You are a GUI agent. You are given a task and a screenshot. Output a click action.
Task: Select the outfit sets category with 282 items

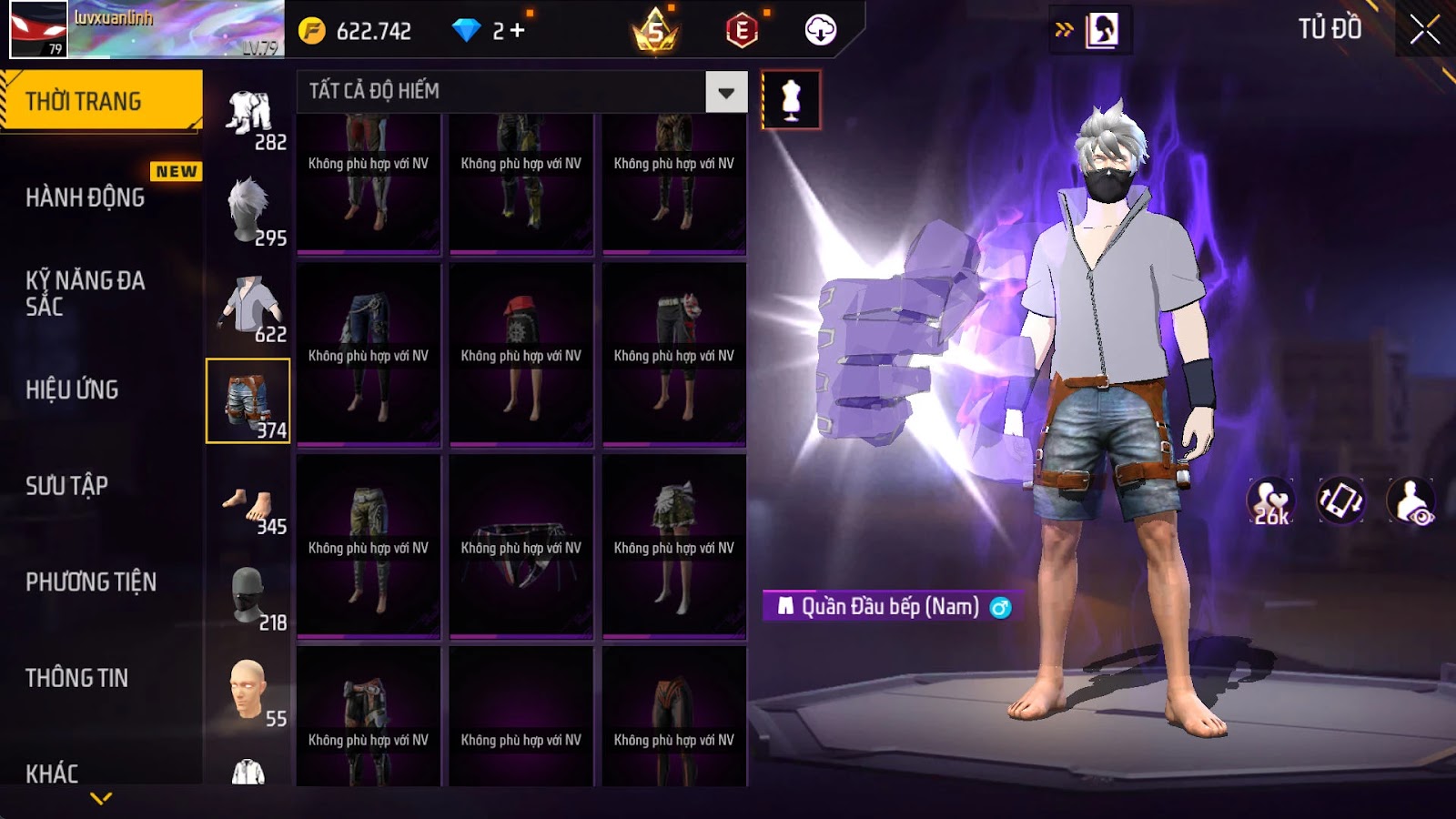point(248,116)
